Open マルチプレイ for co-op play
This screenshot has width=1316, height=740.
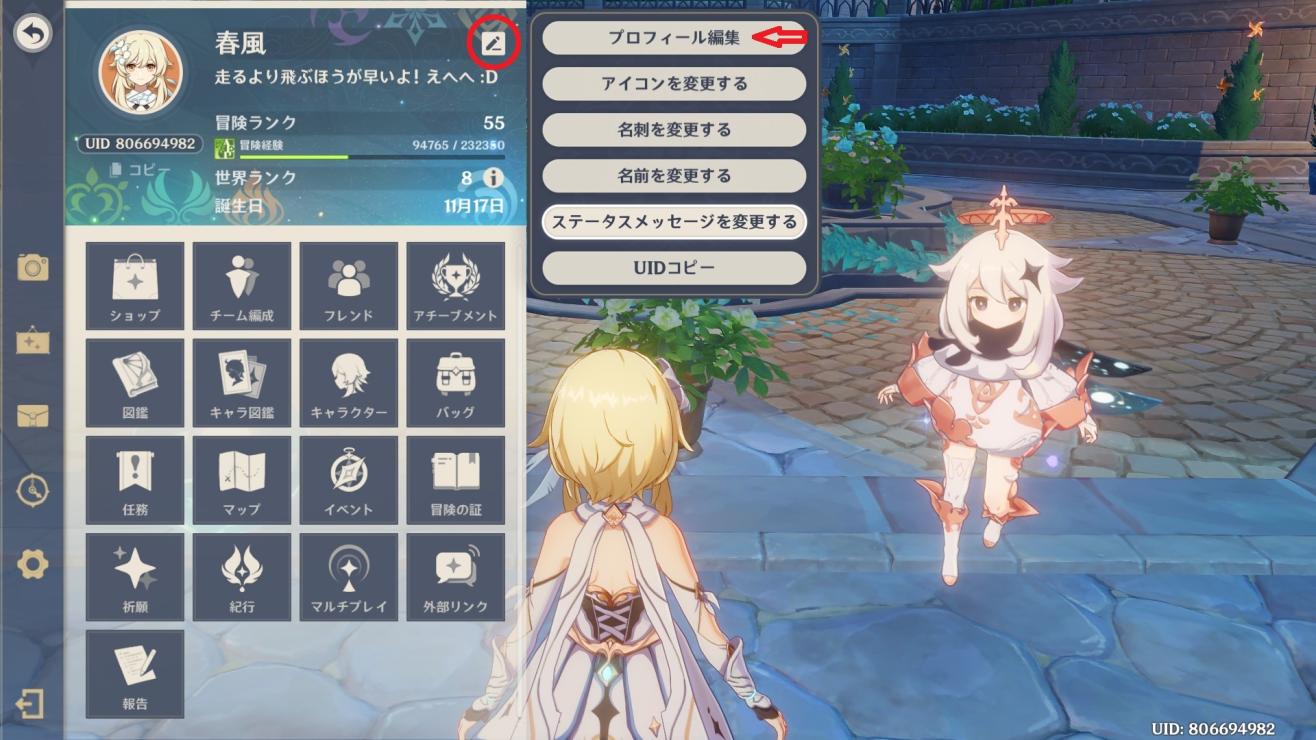tap(348, 576)
